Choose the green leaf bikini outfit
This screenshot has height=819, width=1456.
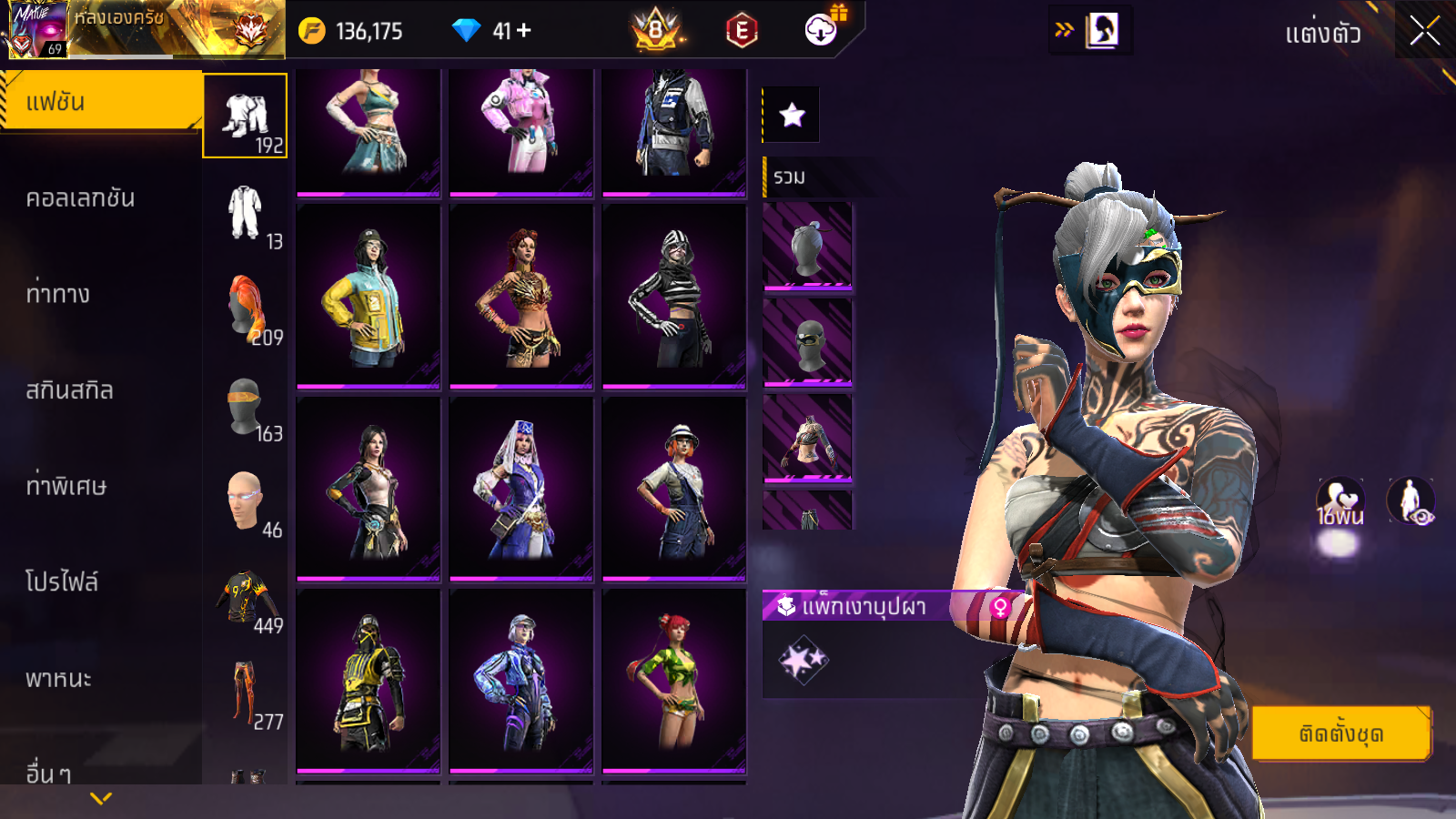click(x=673, y=681)
